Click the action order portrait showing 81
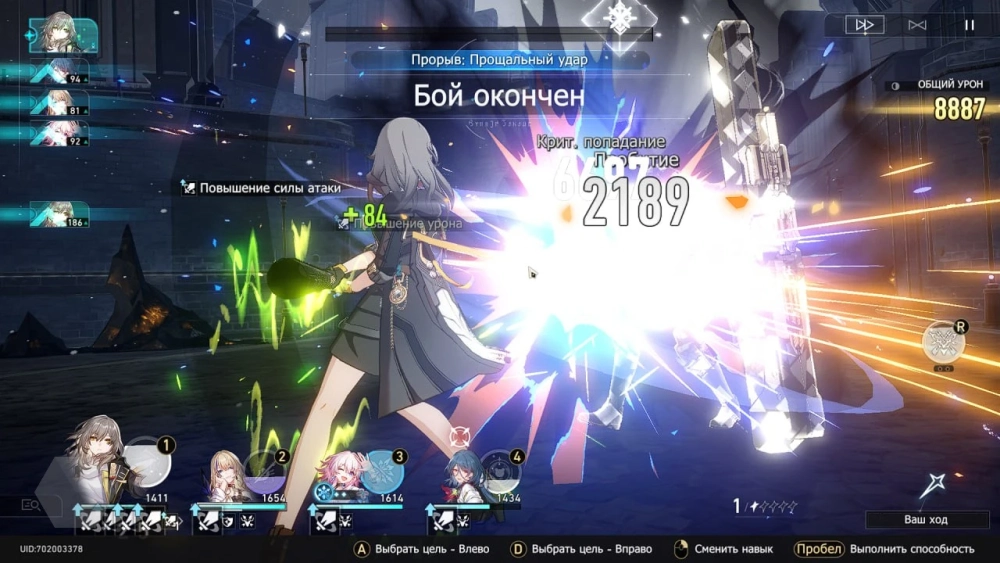The image size is (1000, 563). coord(60,103)
